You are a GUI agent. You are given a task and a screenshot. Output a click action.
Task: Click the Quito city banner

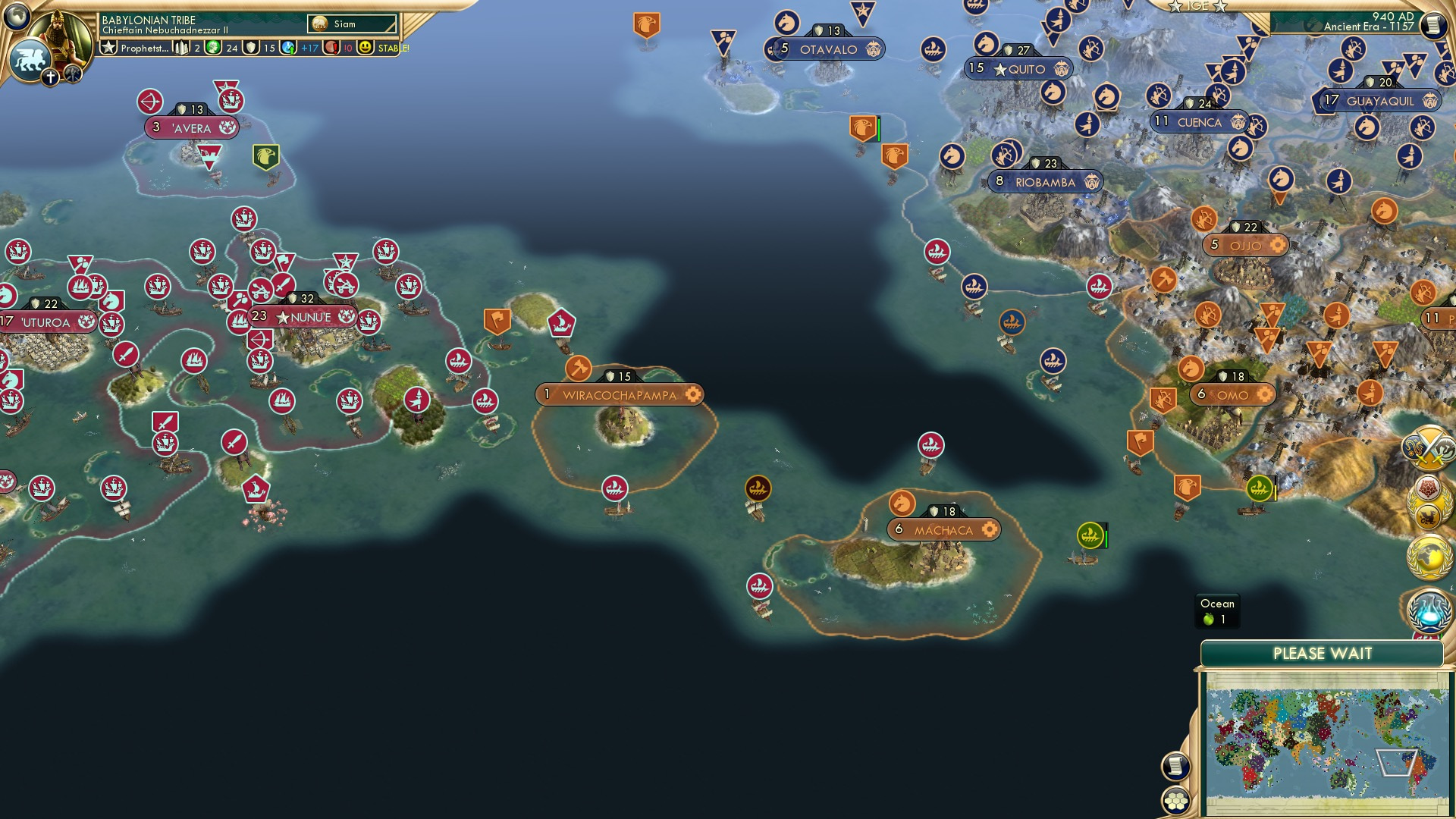click(x=1020, y=69)
